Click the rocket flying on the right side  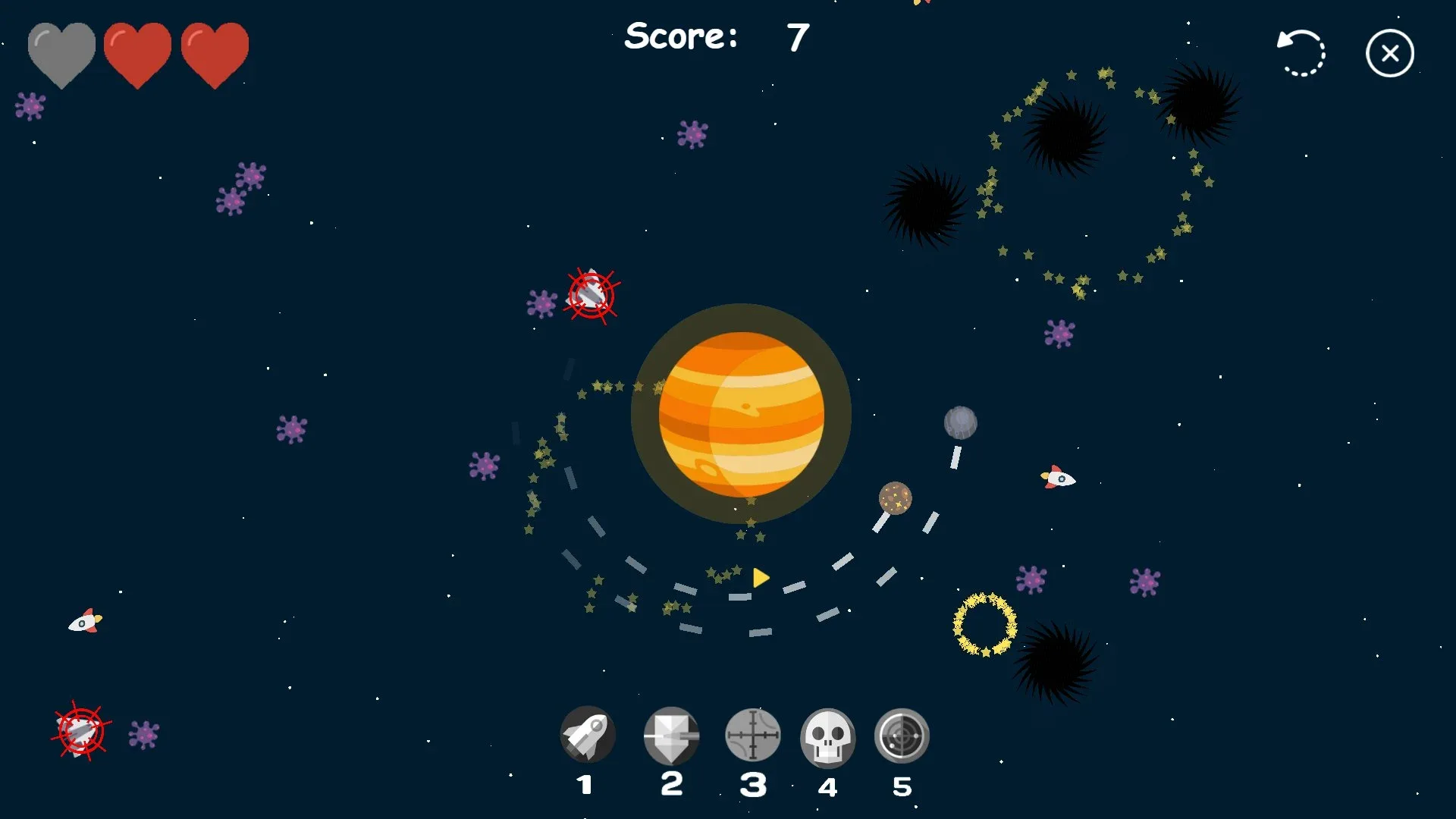tap(1059, 477)
